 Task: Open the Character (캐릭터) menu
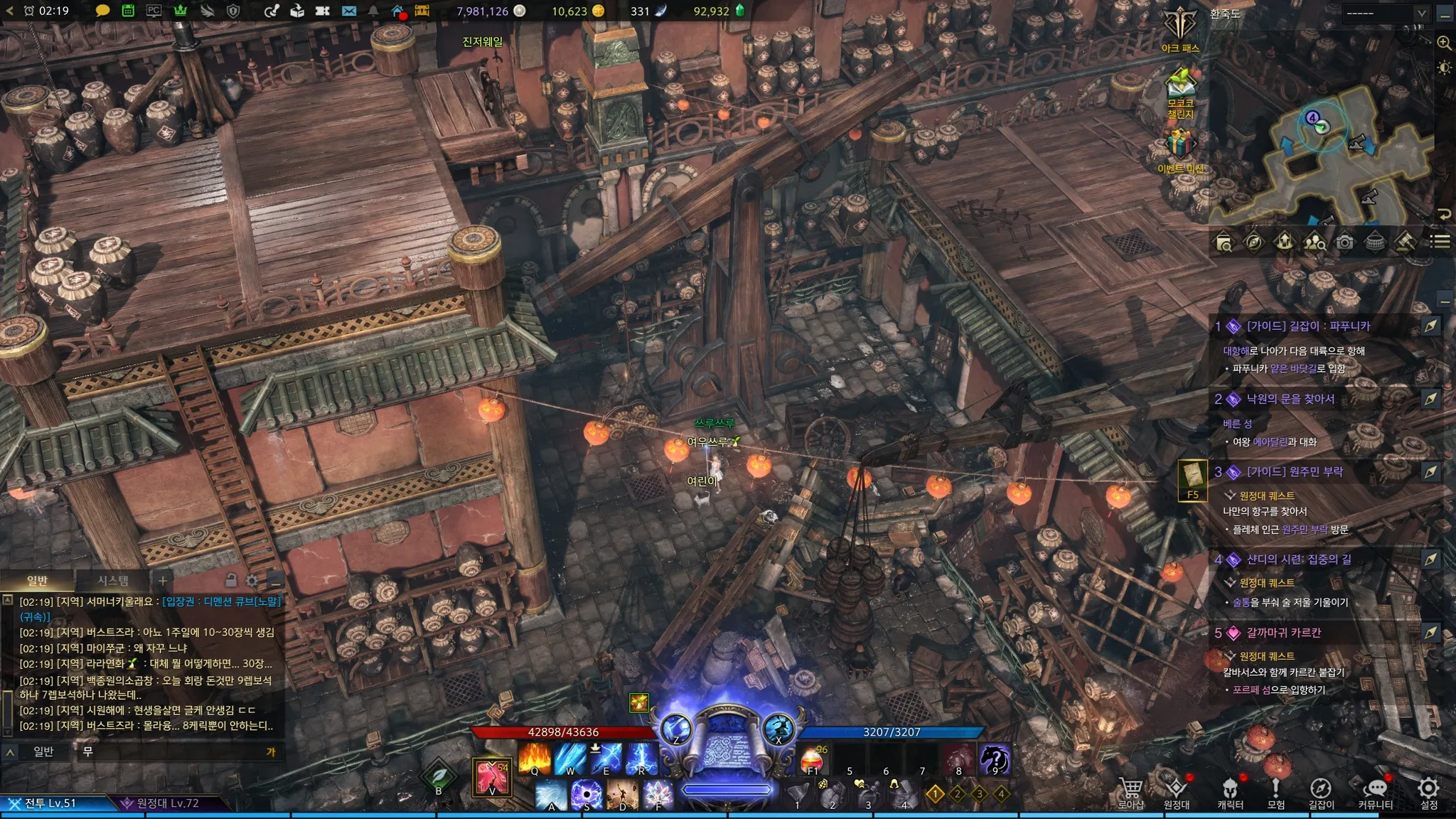pos(1230,791)
